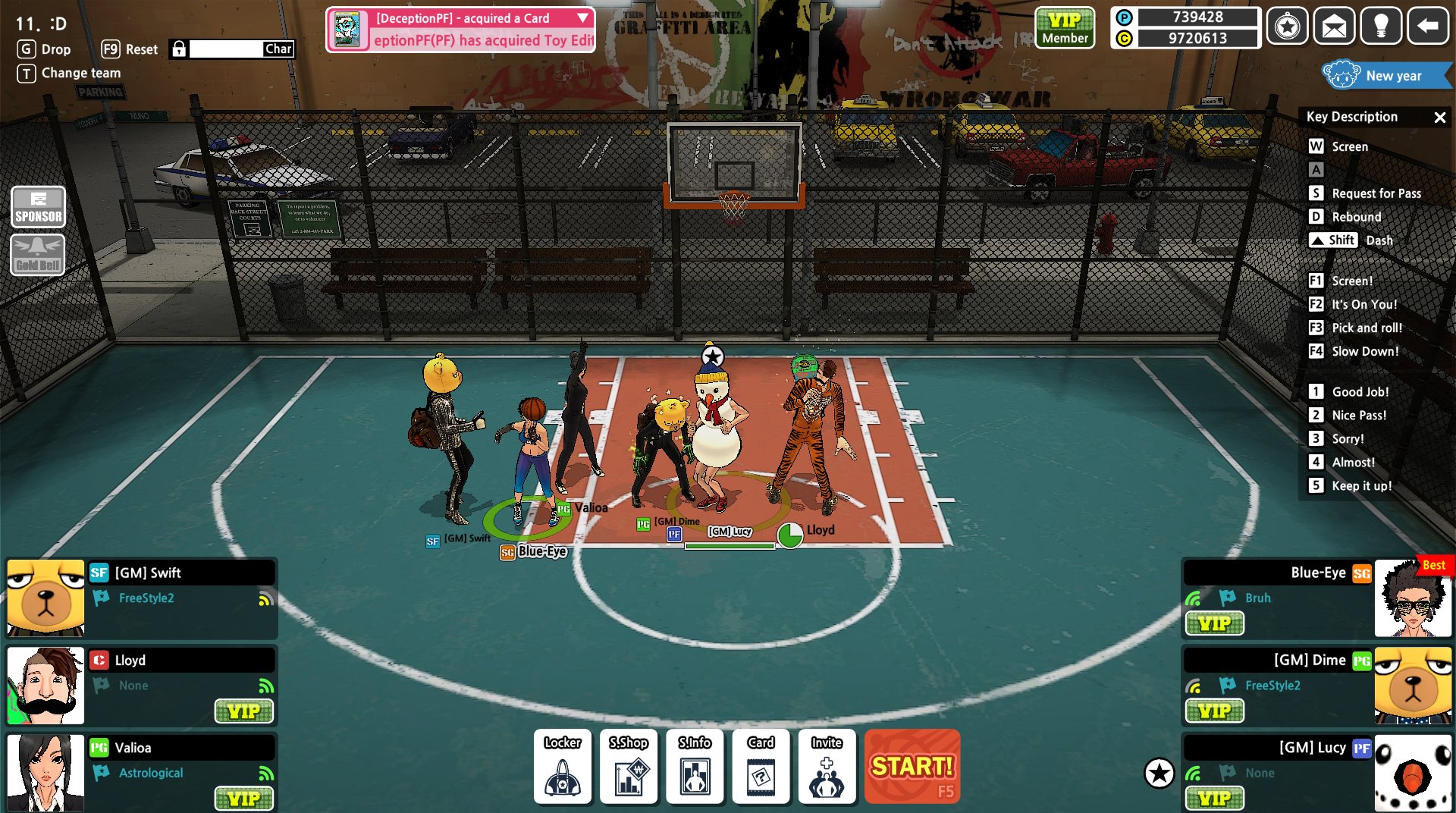Click Lloyd's loading progress indicator
This screenshot has width=1456, height=813.
[789, 535]
